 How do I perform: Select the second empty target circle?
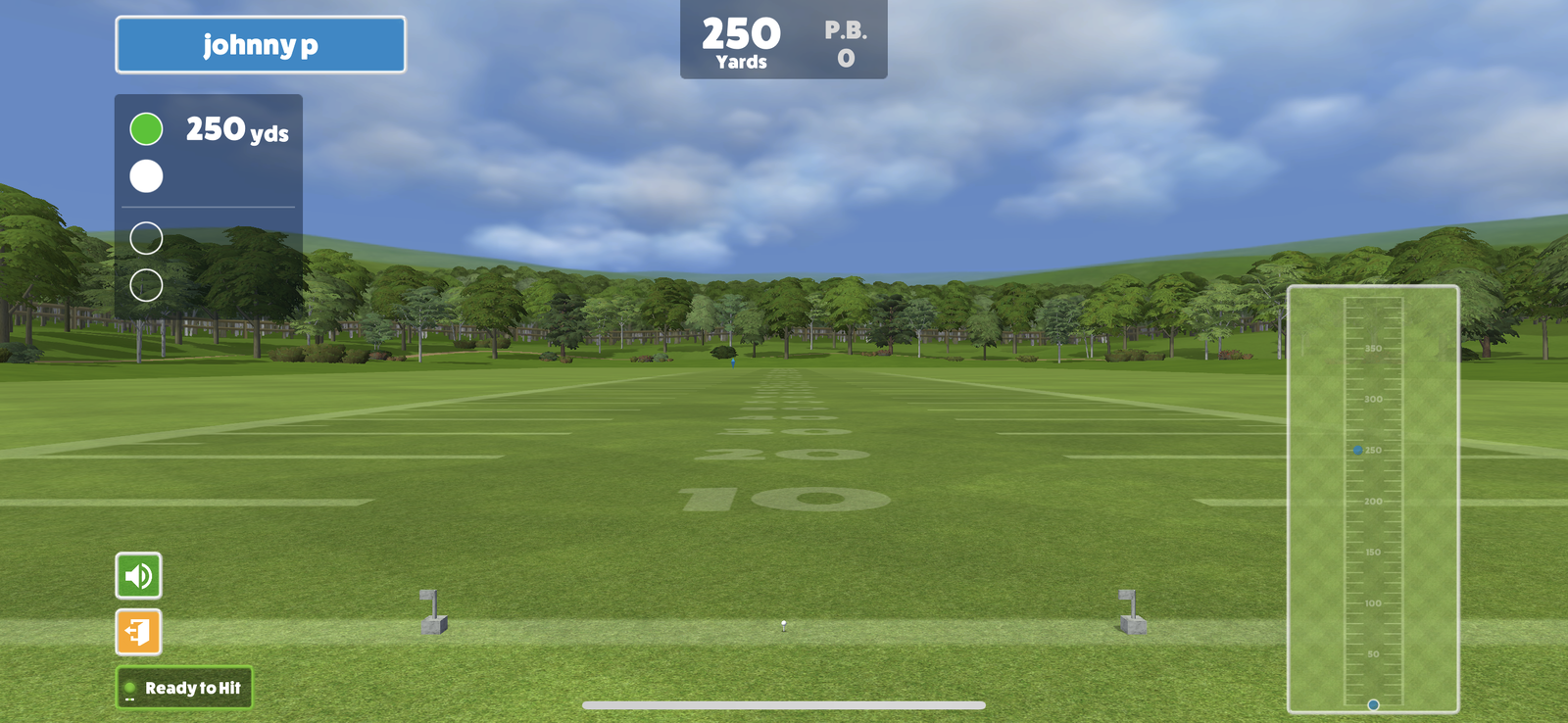(144, 286)
